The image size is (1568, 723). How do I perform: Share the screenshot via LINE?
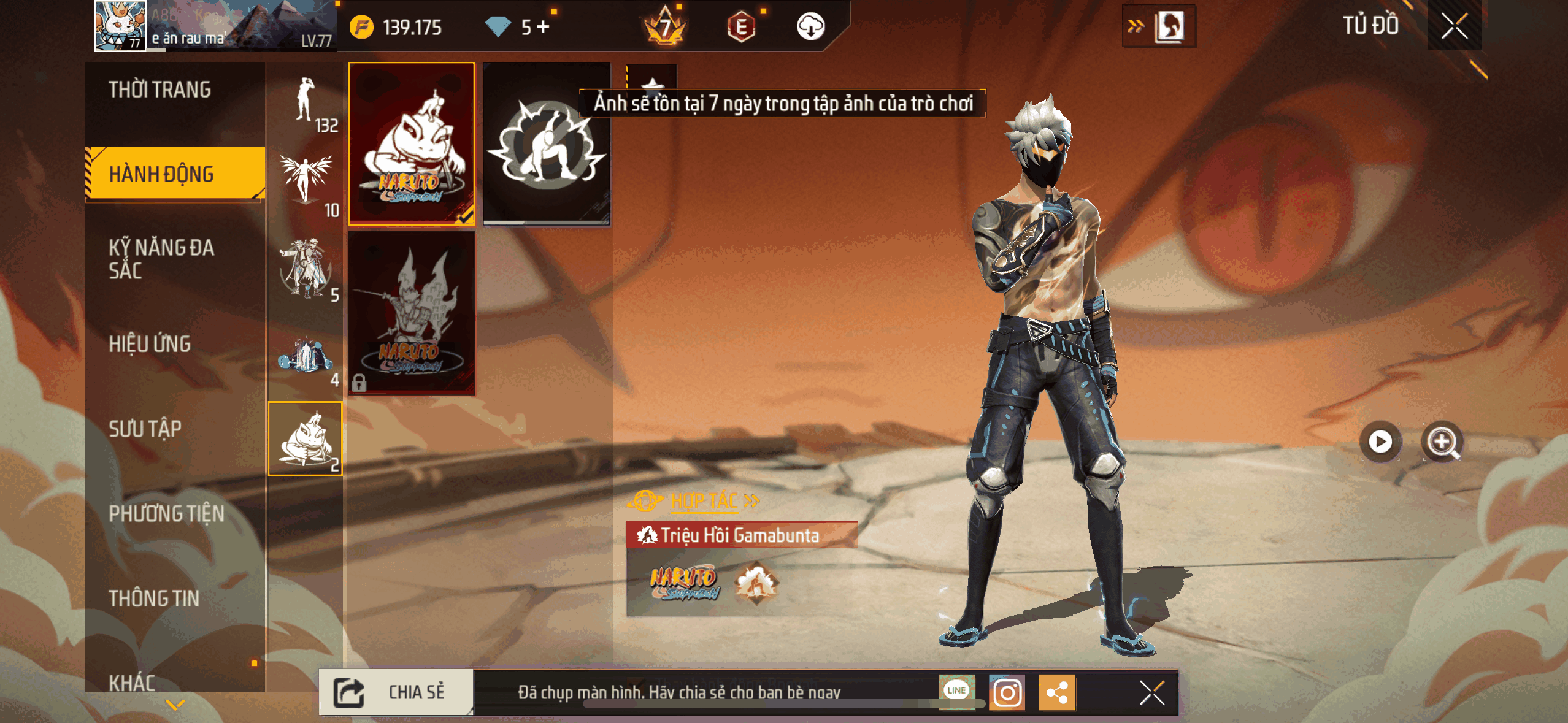point(956,691)
